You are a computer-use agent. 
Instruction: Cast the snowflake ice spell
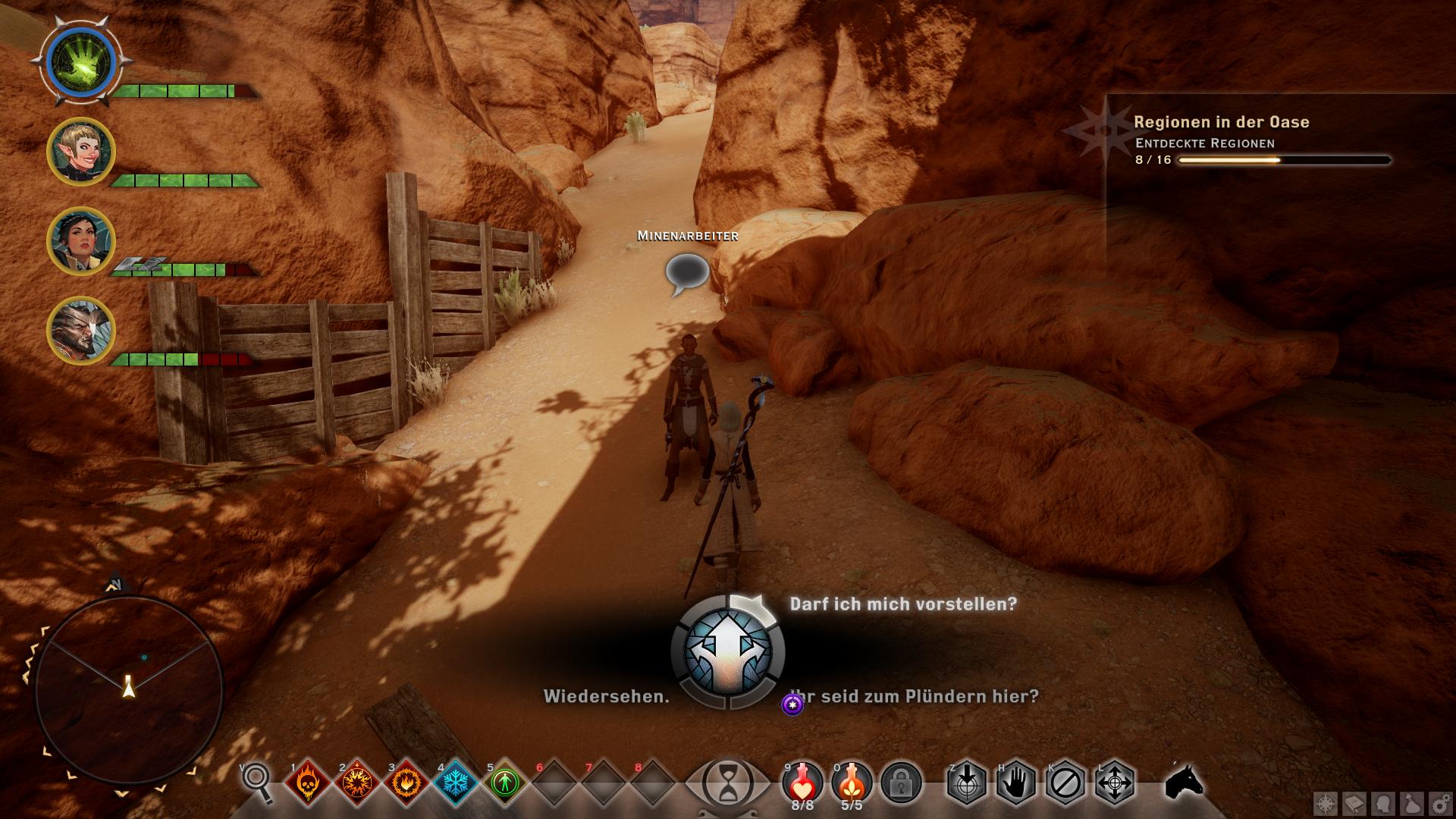click(x=455, y=782)
